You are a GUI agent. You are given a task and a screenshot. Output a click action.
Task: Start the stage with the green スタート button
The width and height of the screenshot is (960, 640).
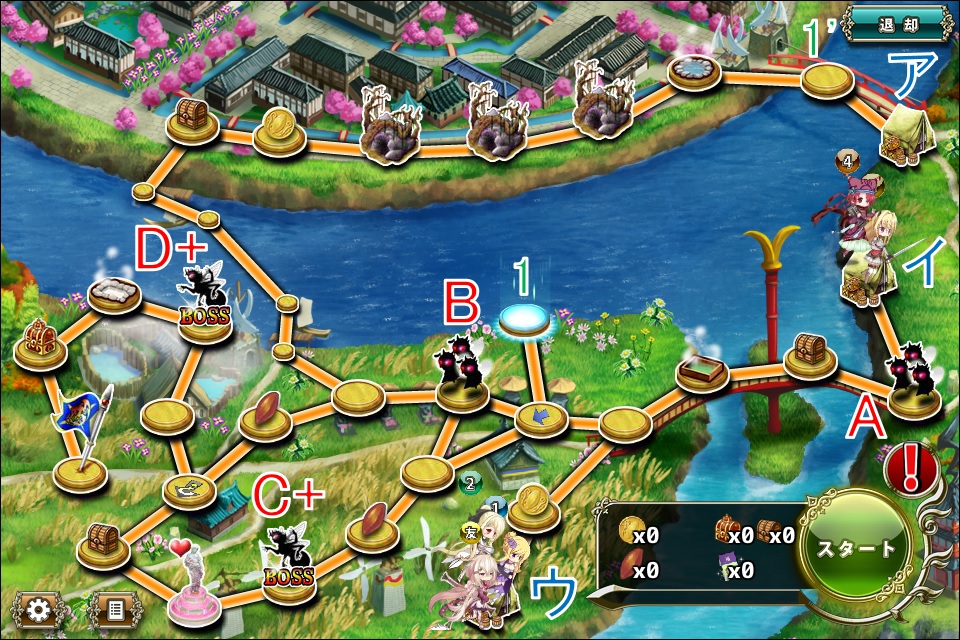click(x=856, y=548)
